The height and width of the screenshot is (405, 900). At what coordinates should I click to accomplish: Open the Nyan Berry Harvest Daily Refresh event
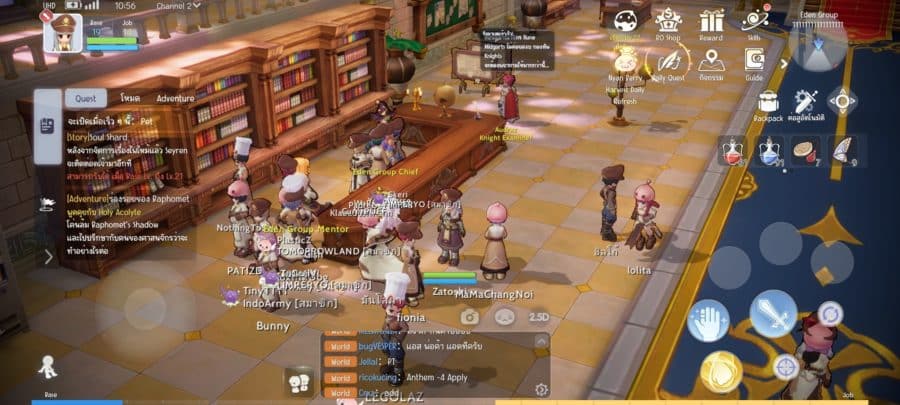tap(626, 62)
